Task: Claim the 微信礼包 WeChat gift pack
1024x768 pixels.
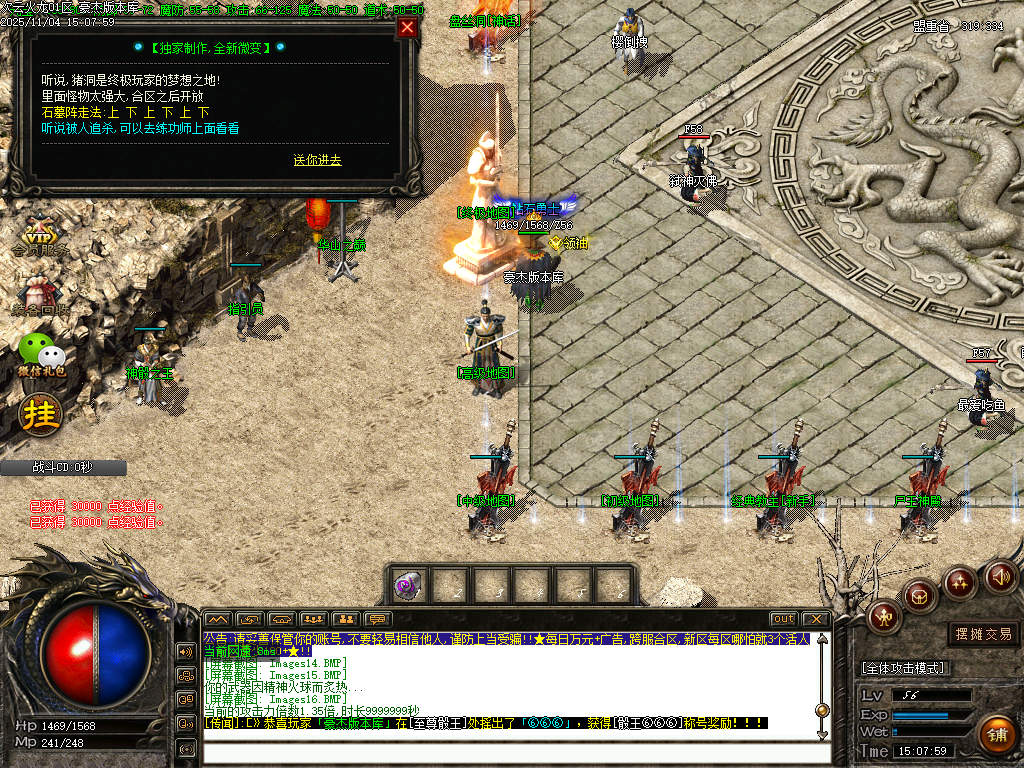Action: coord(41,355)
